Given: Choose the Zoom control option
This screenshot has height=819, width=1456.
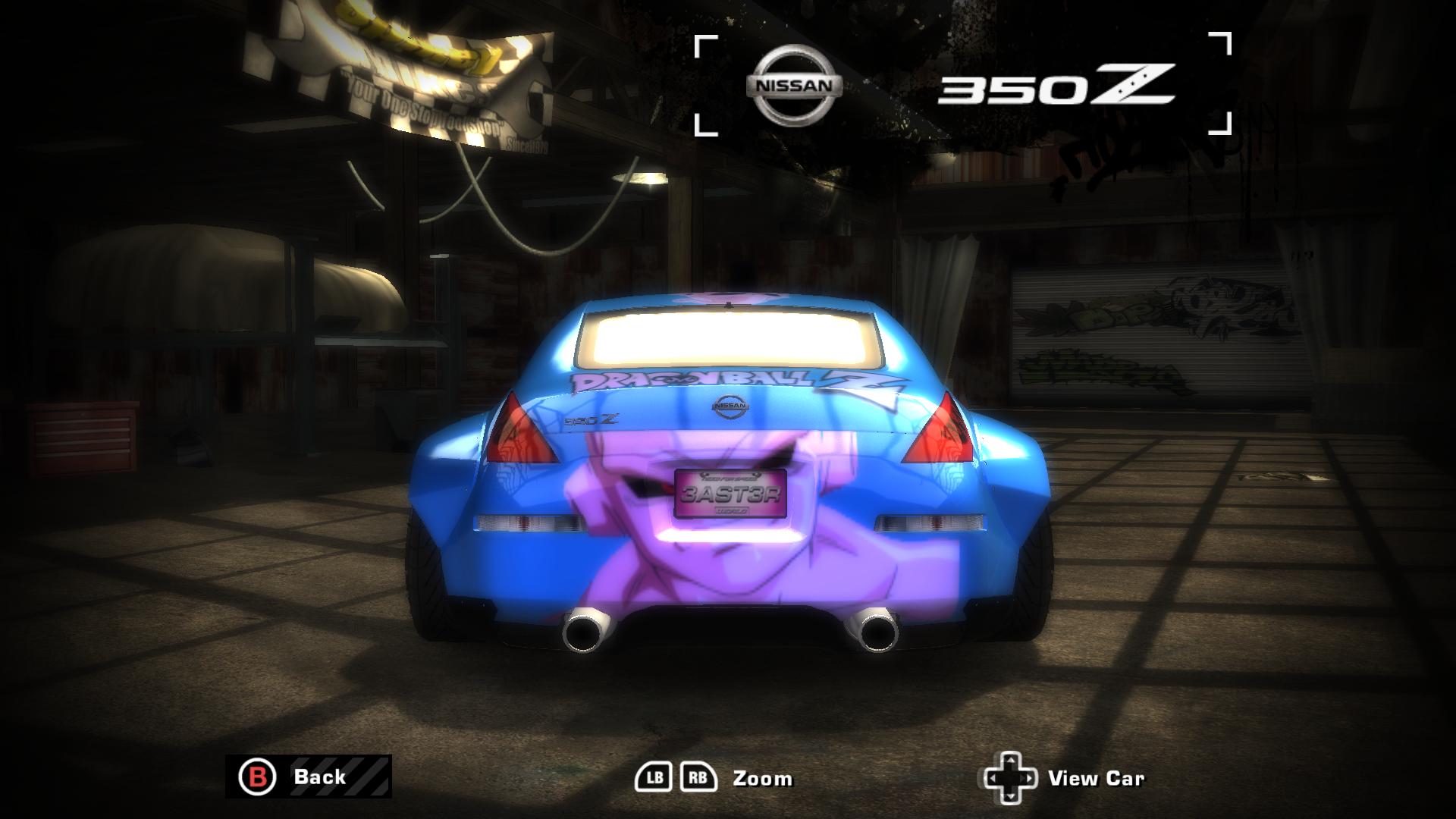Looking at the screenshot, I should pos(761,777).
